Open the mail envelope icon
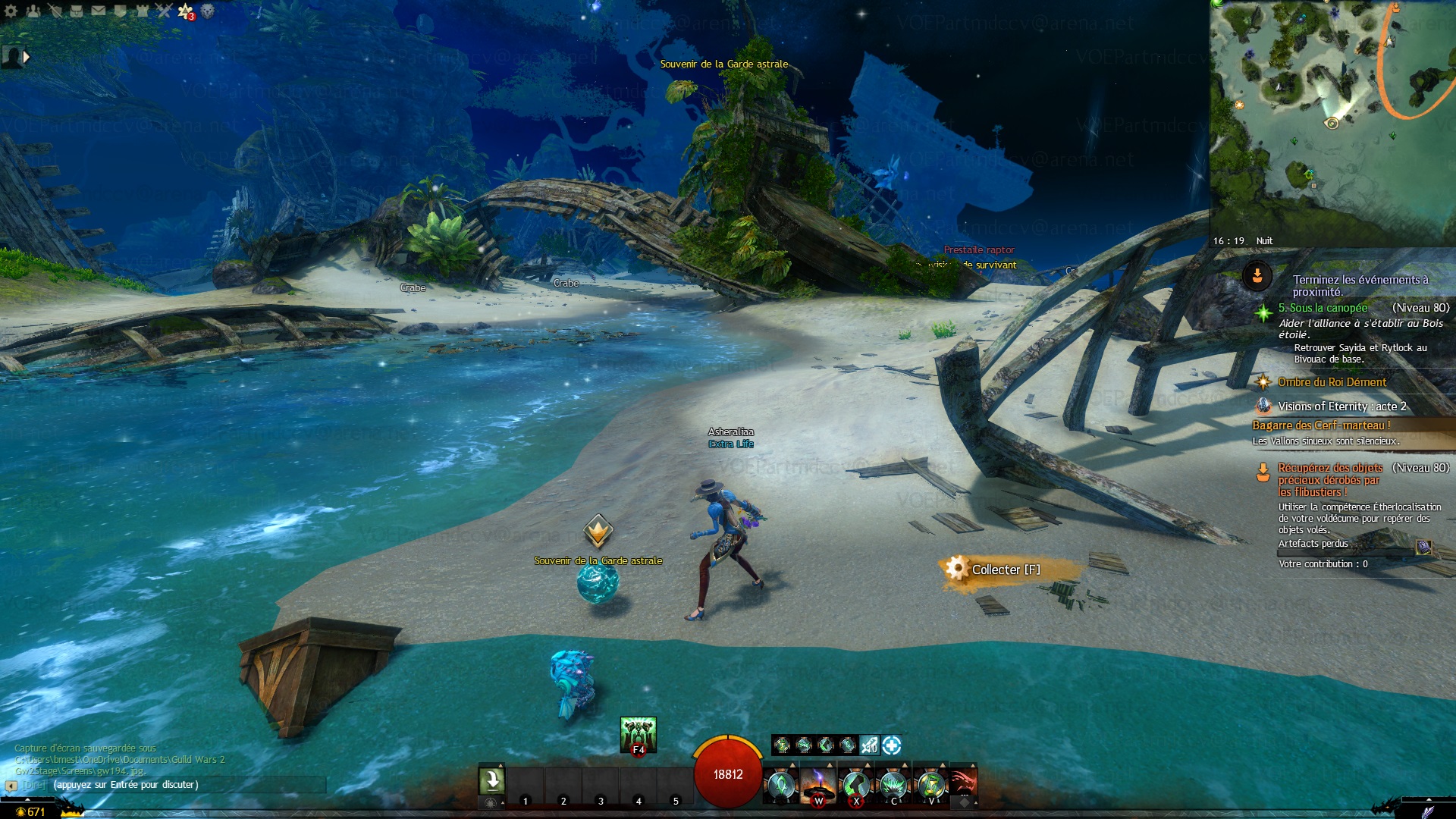This screenshot has height=819, width=1456. point(99,11)
